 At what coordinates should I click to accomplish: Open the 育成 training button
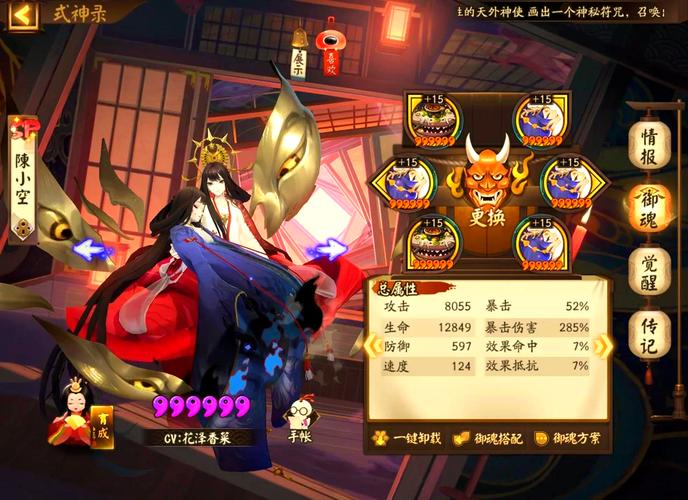(x=101, y=425)
